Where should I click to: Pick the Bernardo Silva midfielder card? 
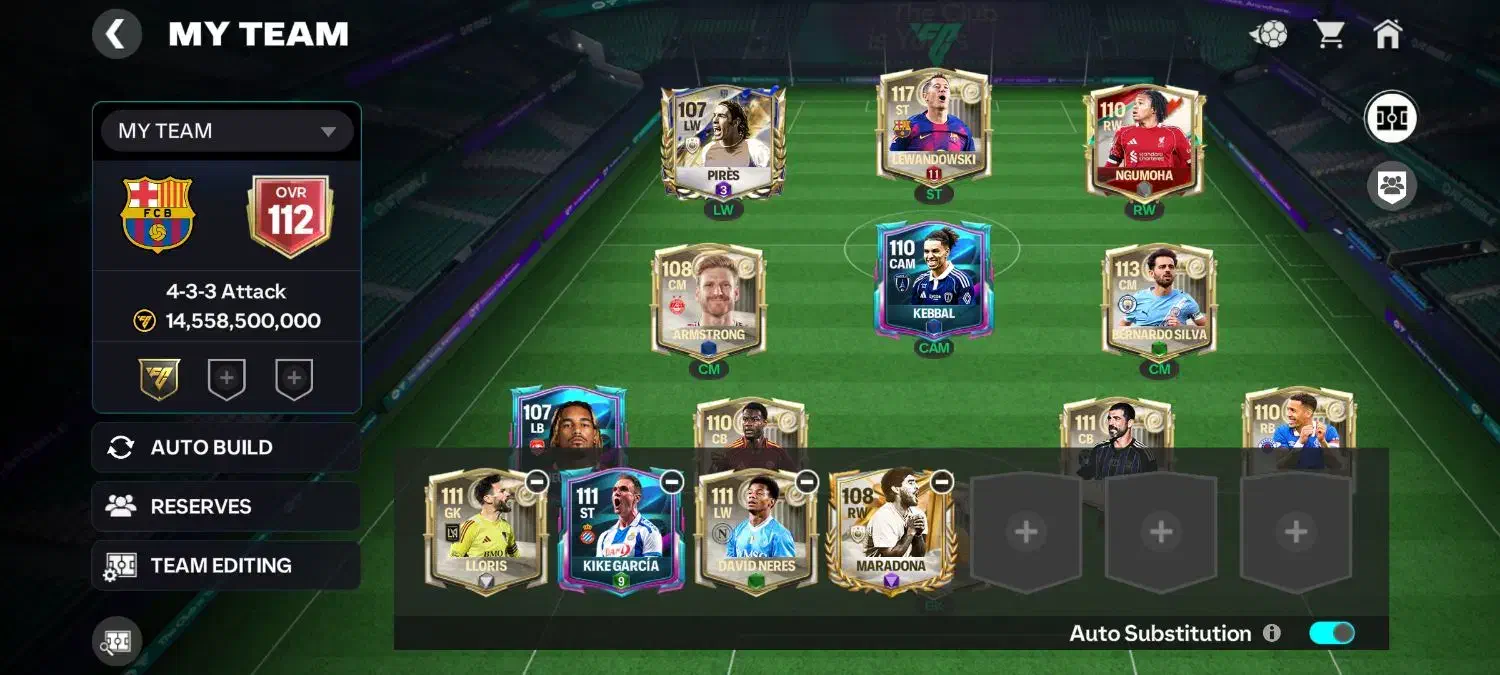pos(1159,300)
